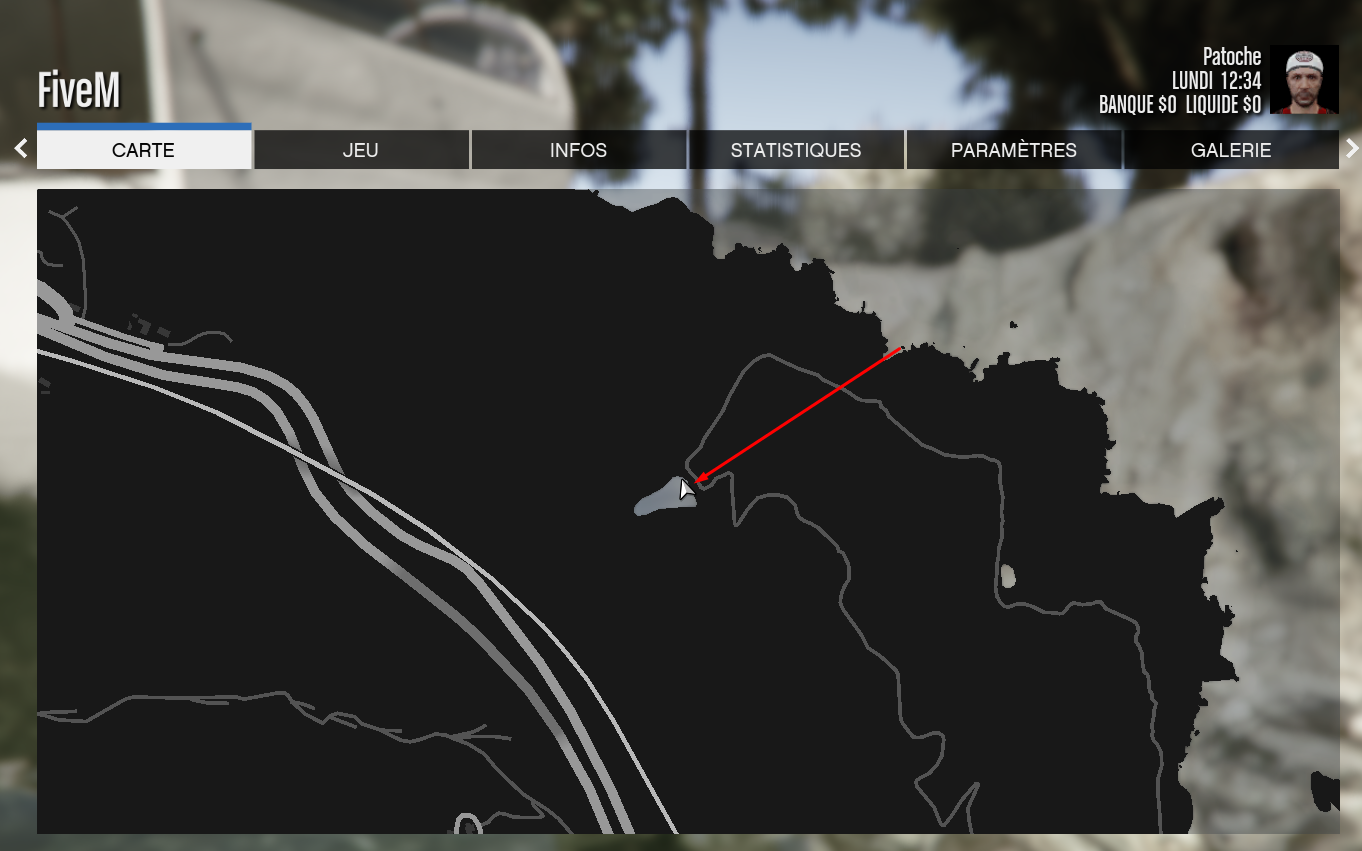The height and width of the screenshot is (851, 1362).
Task: Select the INFOS tab
Action: point(578,150)
